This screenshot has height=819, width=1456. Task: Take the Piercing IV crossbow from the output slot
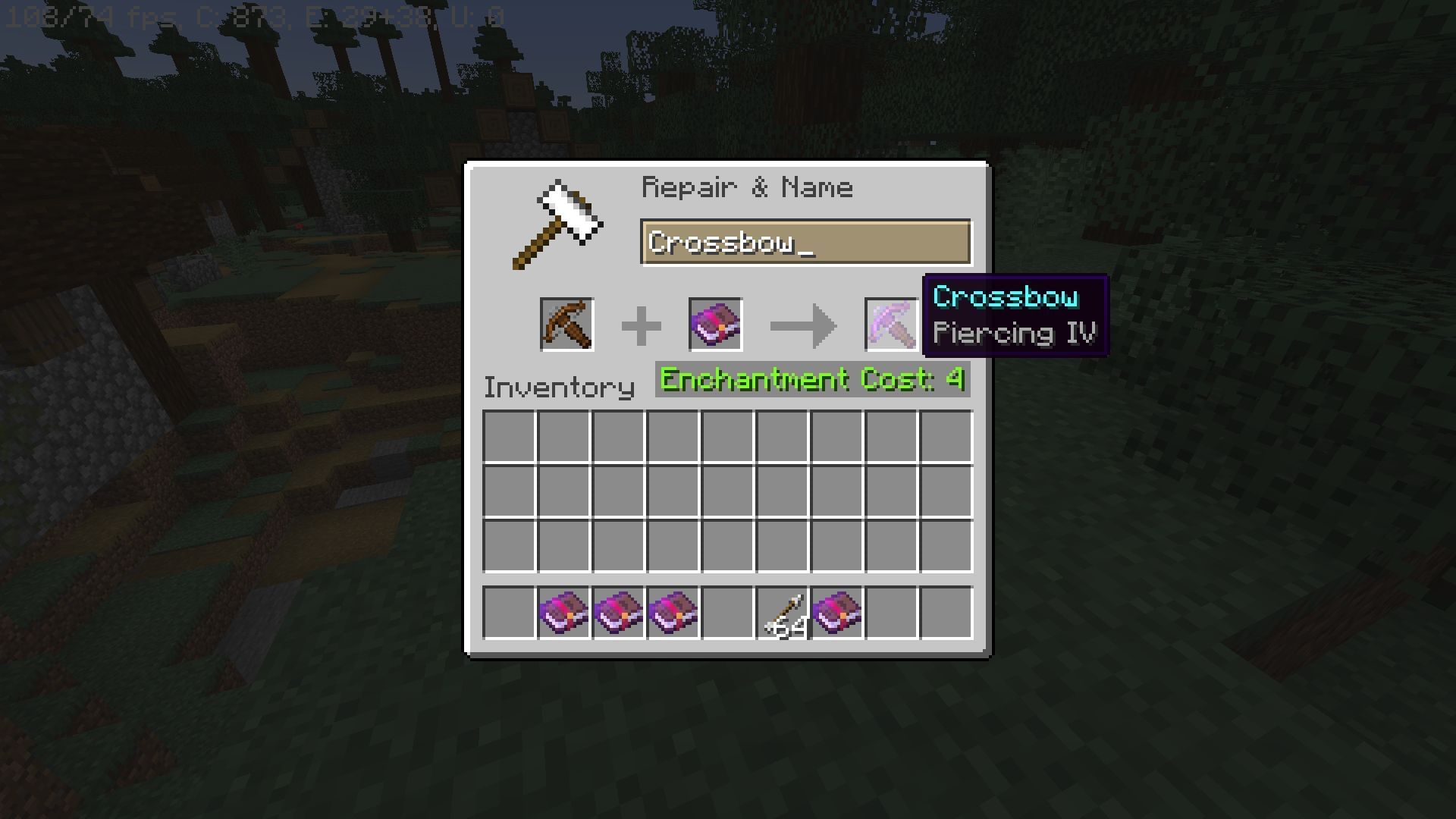coord(891,324)
